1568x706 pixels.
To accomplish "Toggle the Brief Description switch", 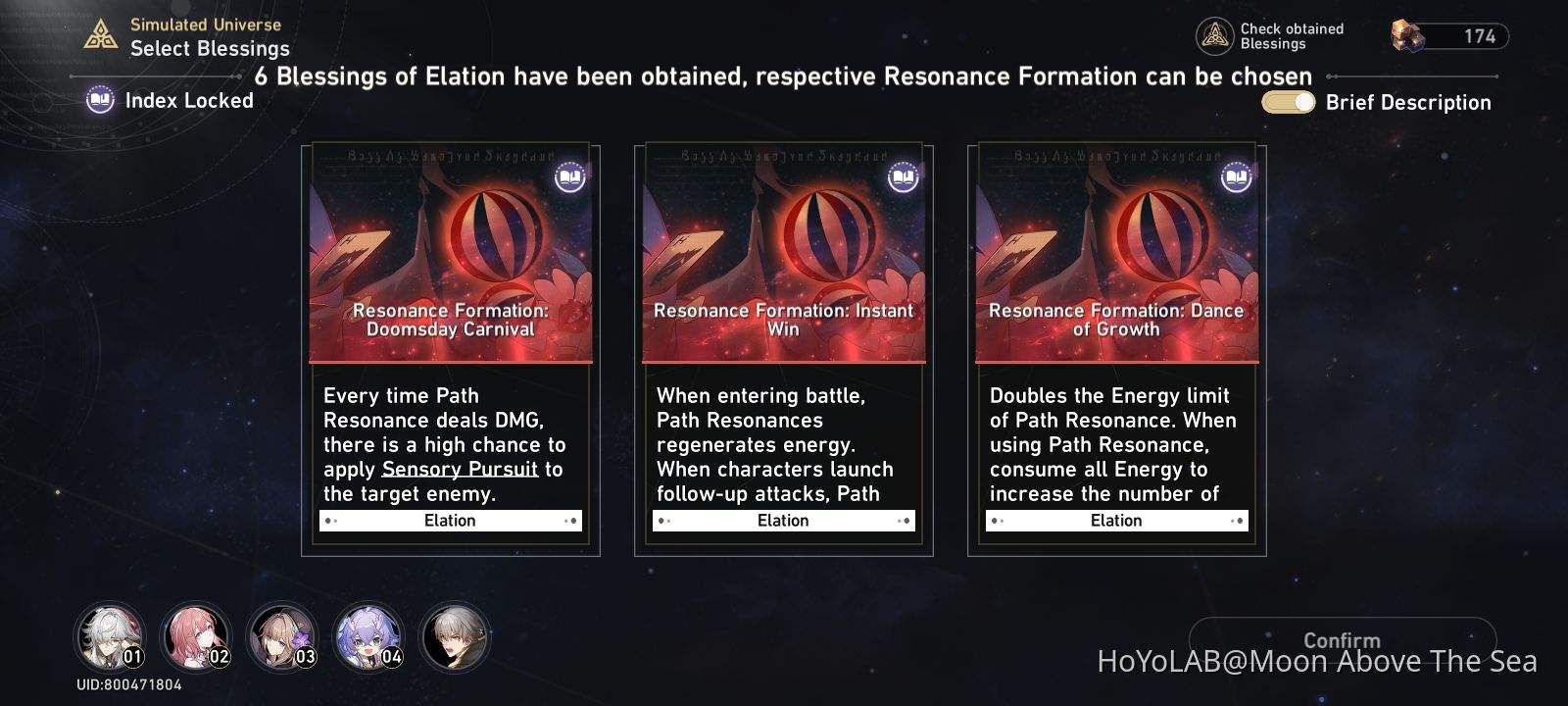I will pyautogui.click(x=1287, y=101).
